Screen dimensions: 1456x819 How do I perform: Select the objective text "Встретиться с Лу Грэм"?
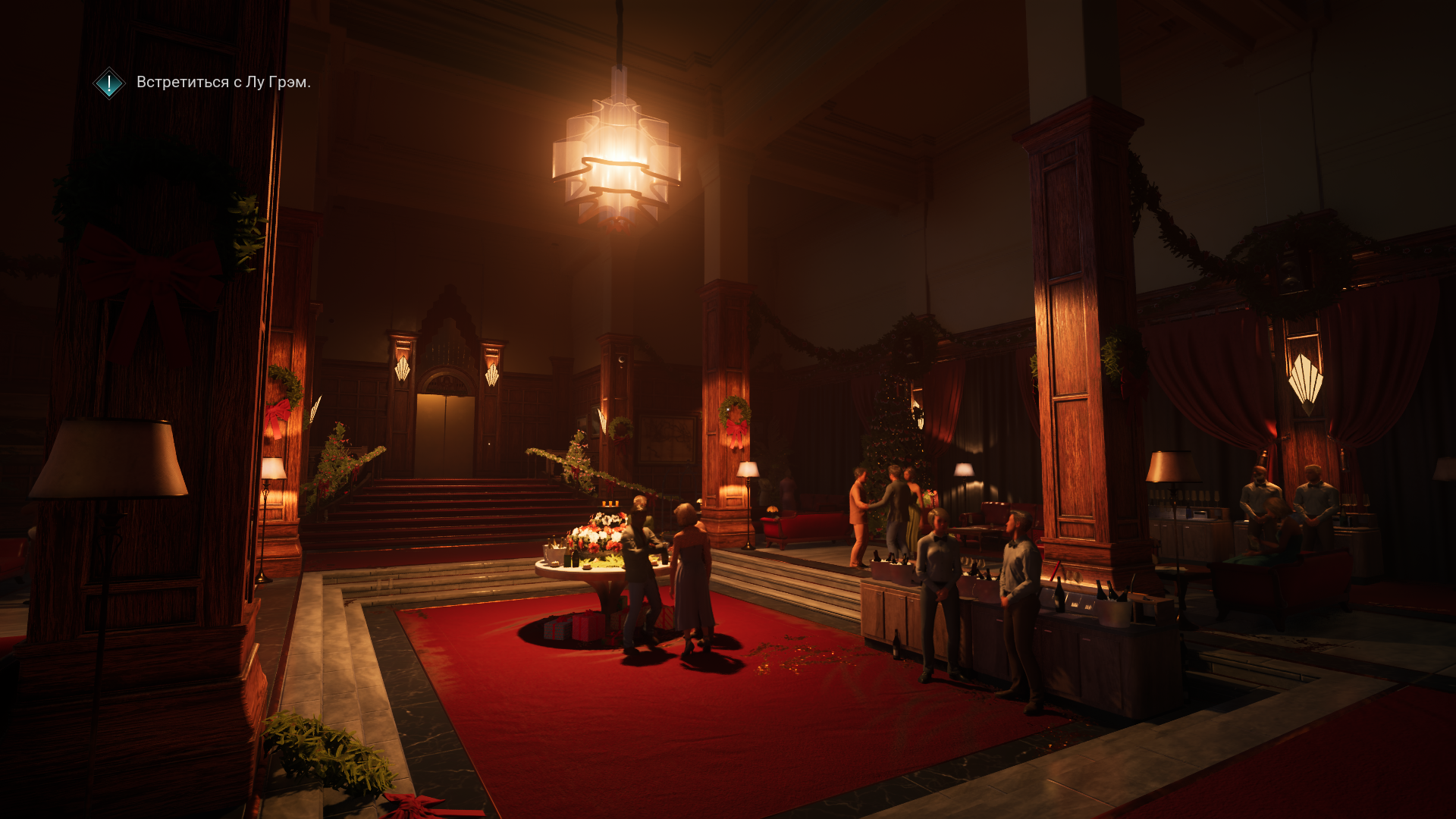point(223,82)
